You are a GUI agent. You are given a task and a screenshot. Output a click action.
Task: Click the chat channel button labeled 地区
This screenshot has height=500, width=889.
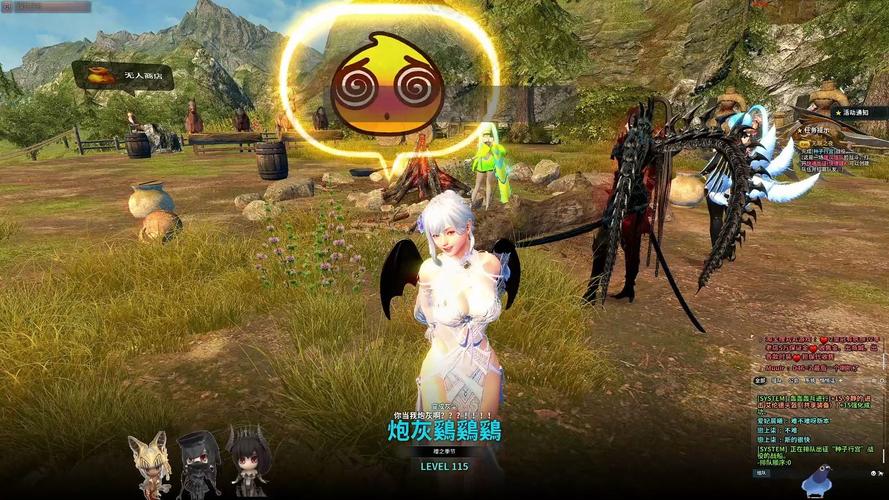tap(762, 474)
